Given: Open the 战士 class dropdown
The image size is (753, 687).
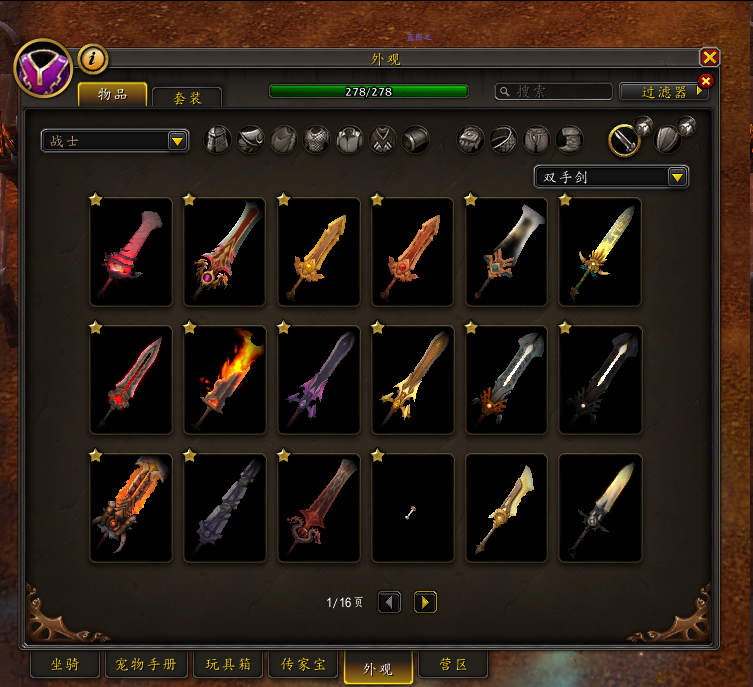Looking at the screenshot, I should pos(115,141).
